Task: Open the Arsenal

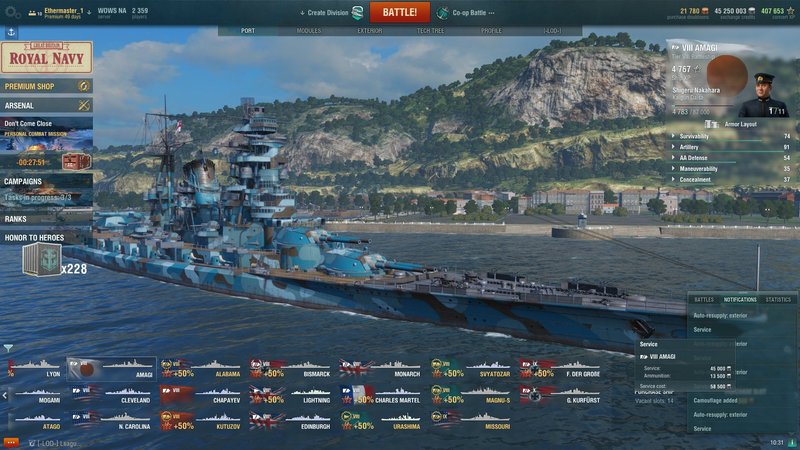Action: [46, 105]
